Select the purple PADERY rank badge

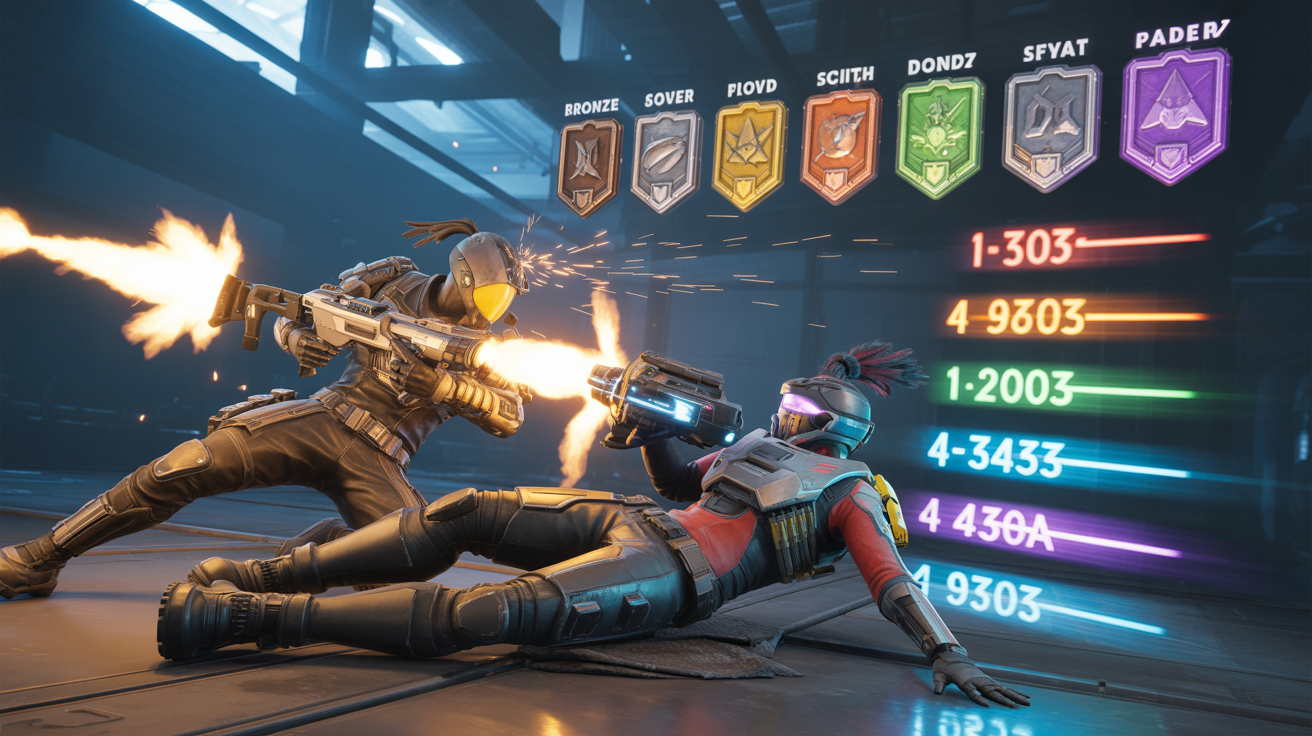tap(1175, 116)
